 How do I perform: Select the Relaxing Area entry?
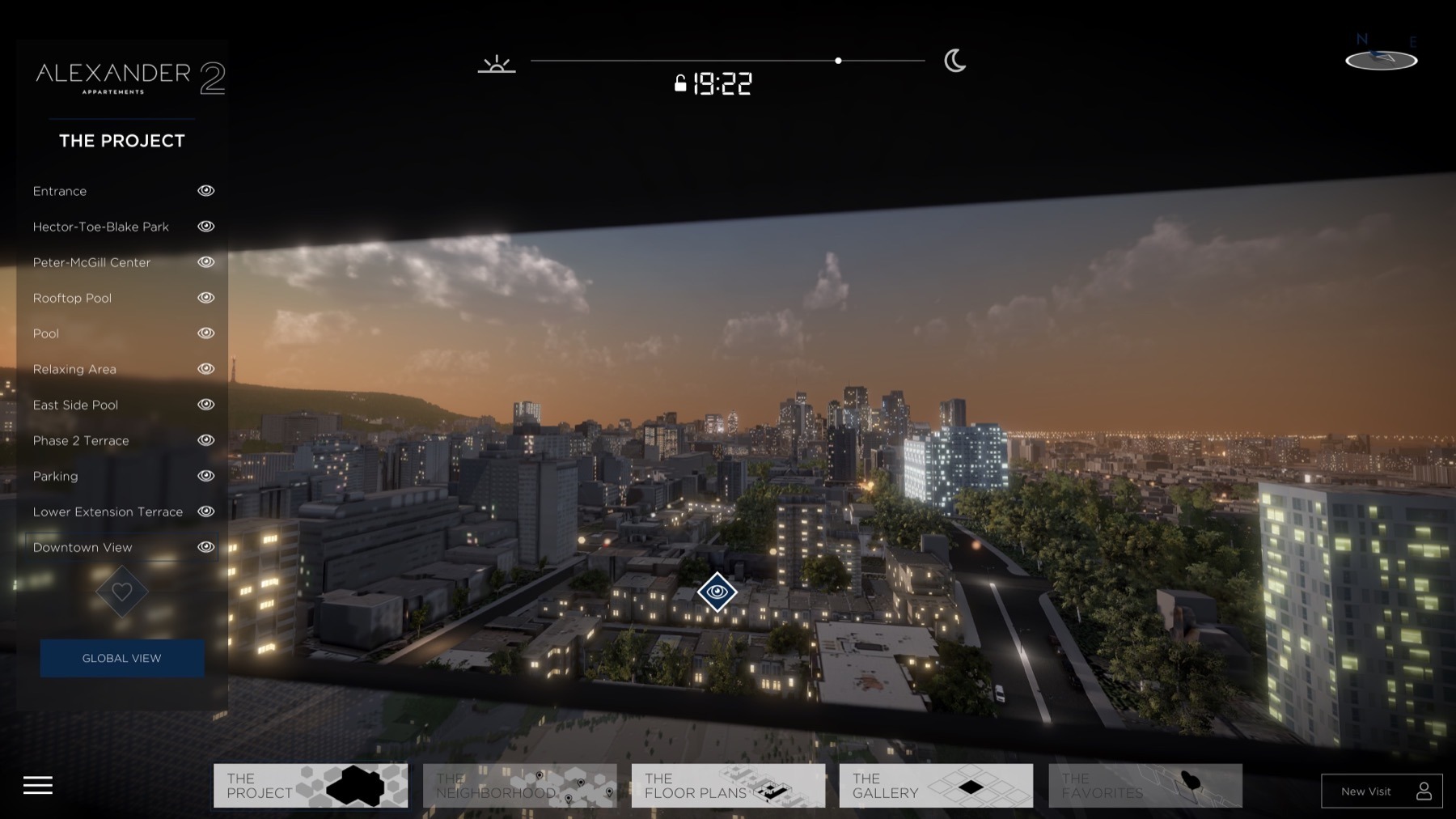pos(74,369)
